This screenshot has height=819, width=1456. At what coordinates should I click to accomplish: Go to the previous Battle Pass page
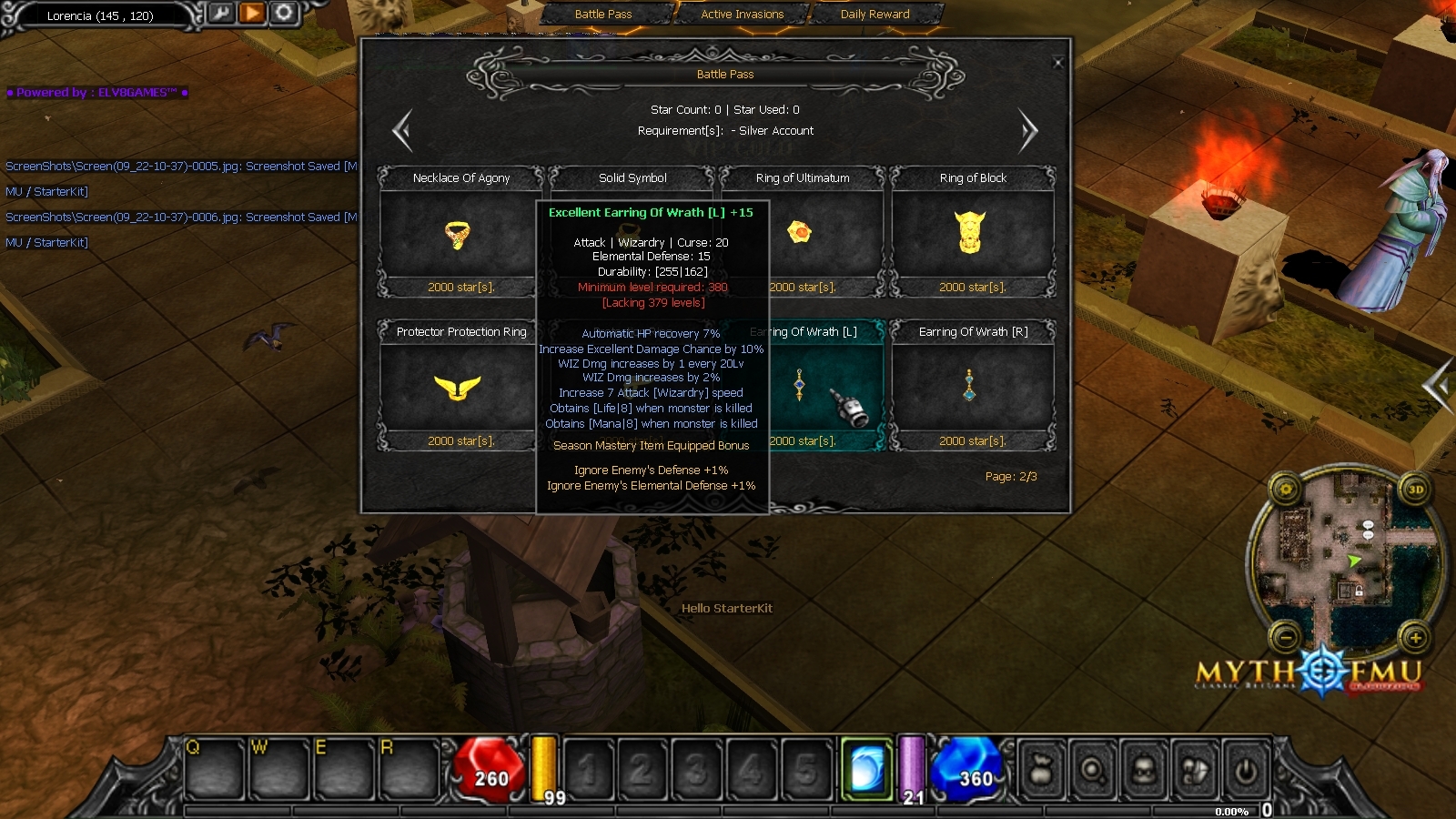pyautogui.click(x=402, y=131)
